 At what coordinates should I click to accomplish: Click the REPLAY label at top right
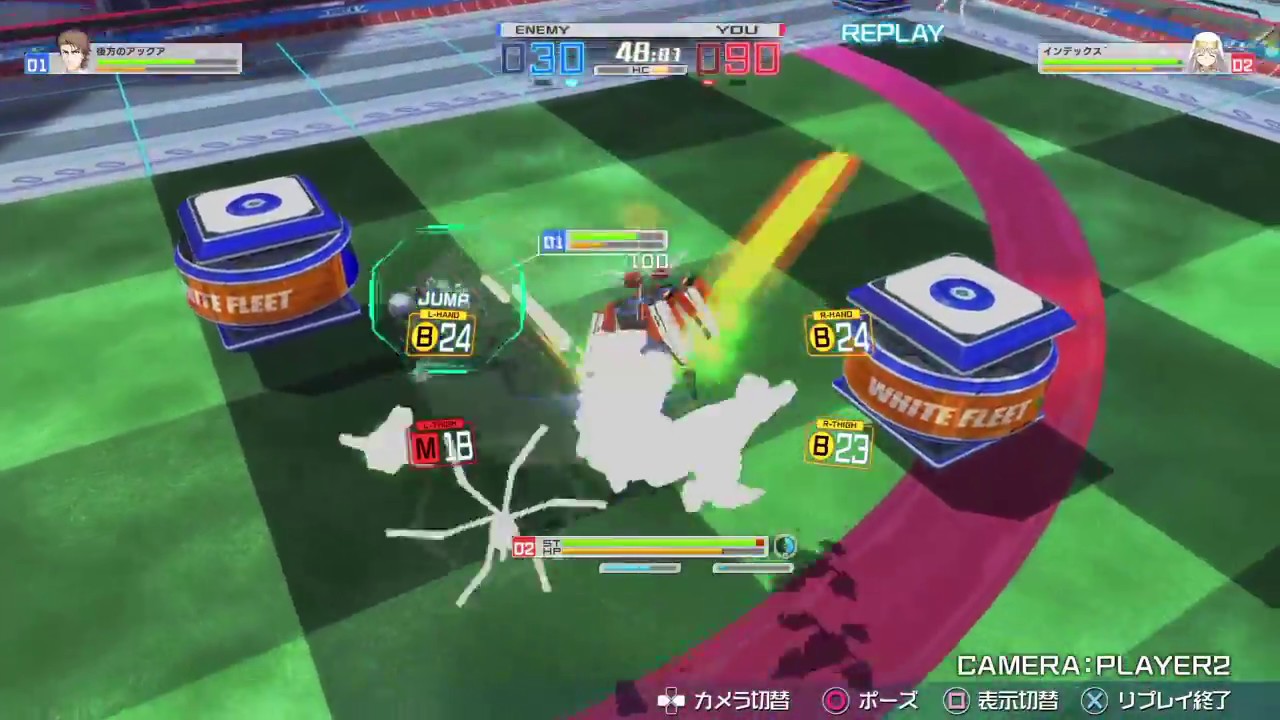click(891, 34)
